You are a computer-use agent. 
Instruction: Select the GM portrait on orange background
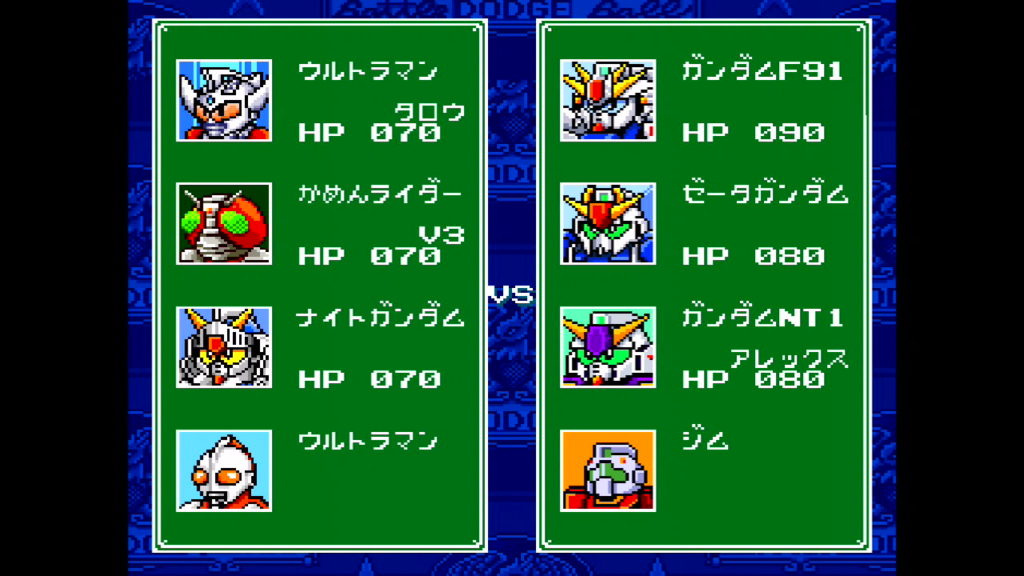point(608,470)
